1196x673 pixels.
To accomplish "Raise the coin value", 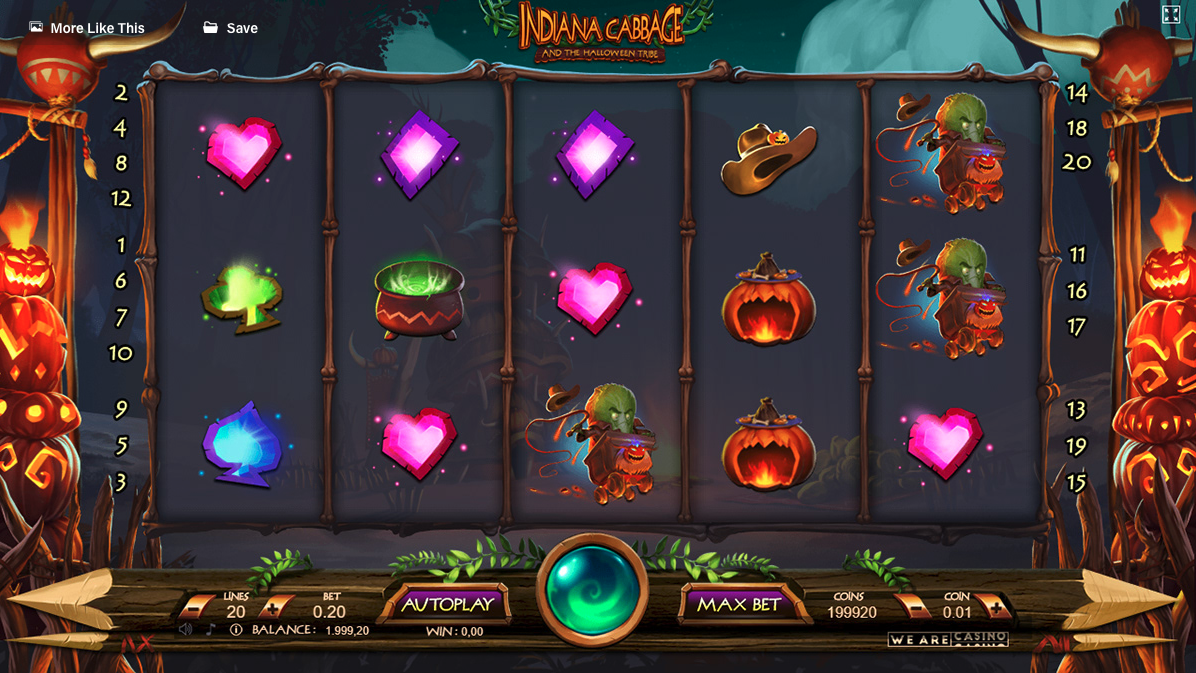I will click(995, 605).
